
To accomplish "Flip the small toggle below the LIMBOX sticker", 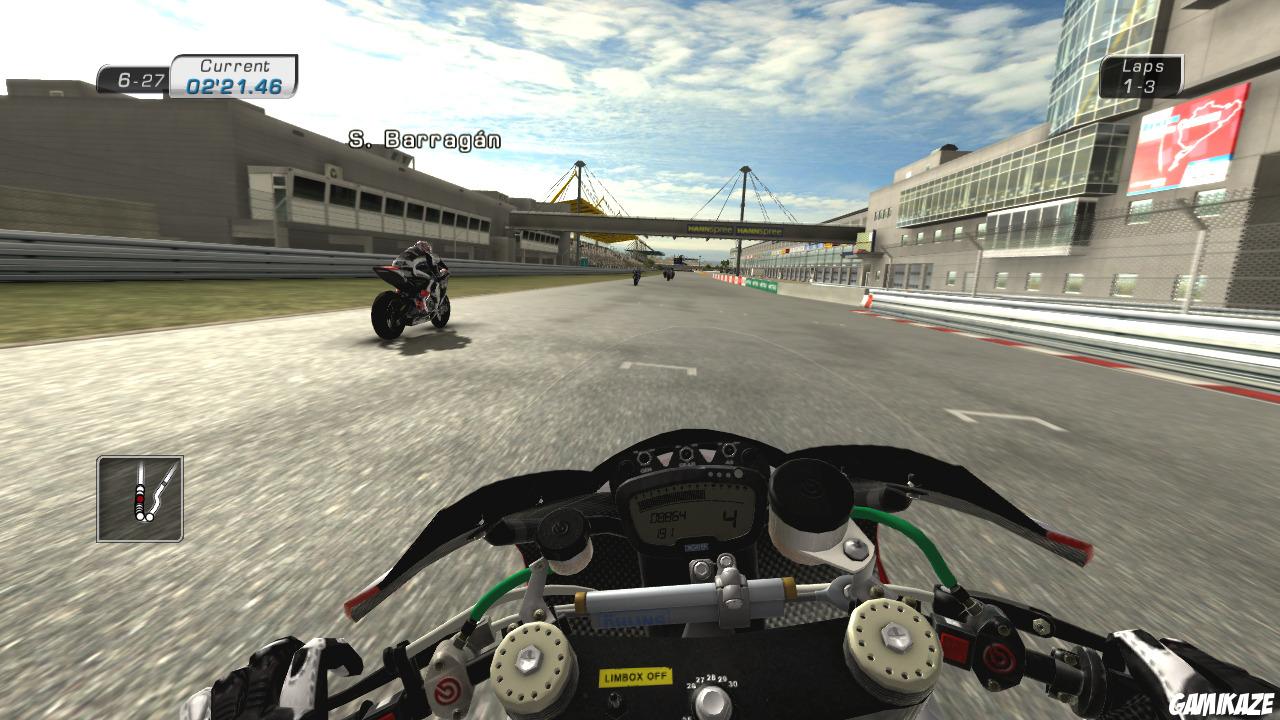I will pos(614,700).
